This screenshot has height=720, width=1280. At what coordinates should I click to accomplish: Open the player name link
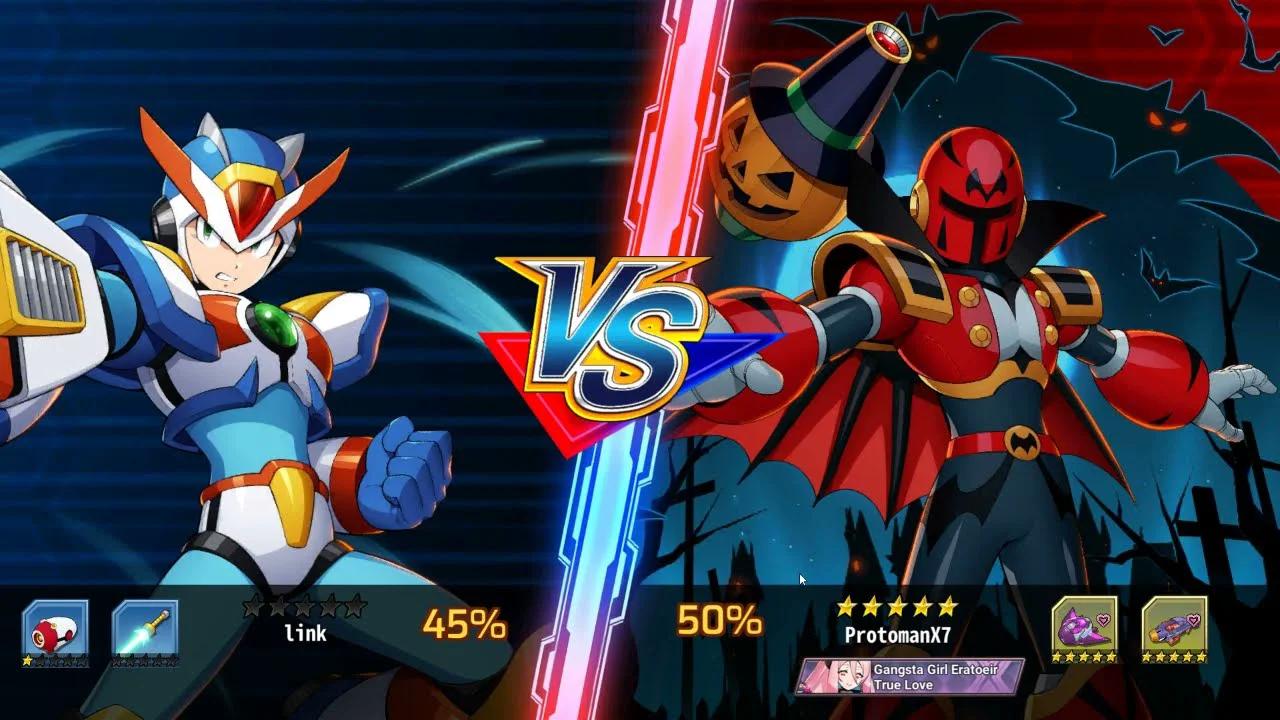point(307,632)
